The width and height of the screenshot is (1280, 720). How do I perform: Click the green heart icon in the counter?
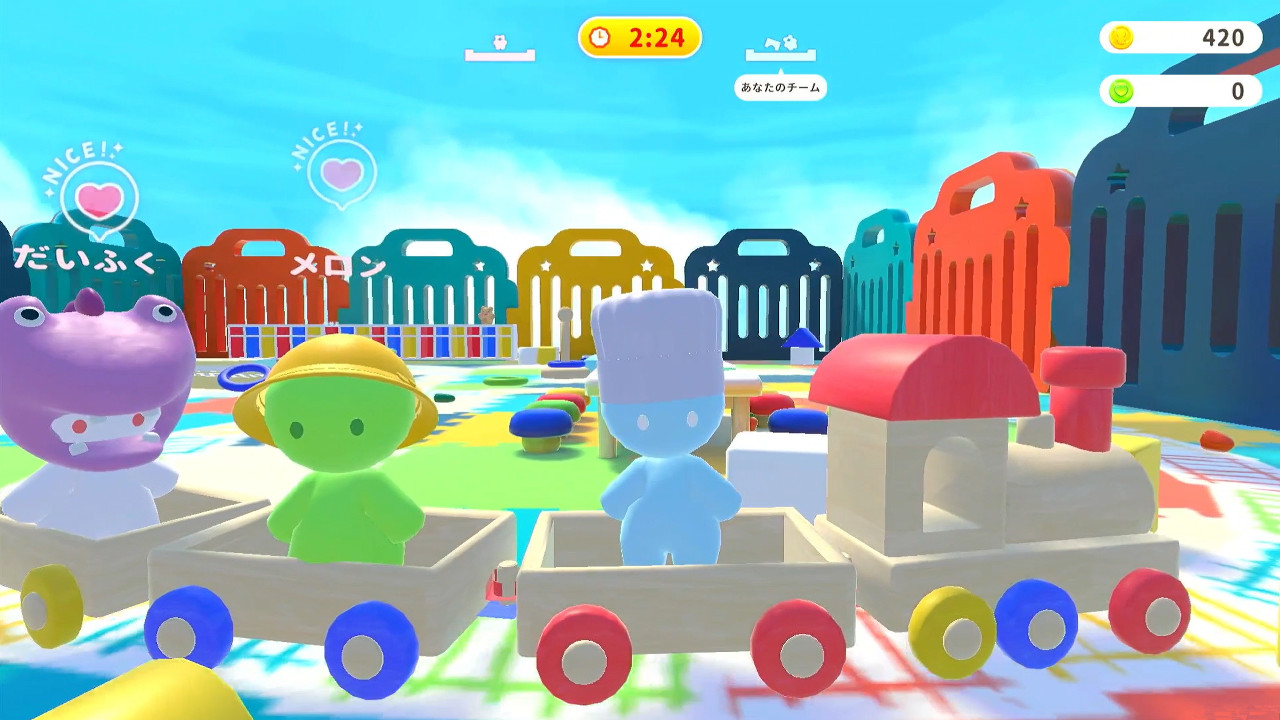1121,90
